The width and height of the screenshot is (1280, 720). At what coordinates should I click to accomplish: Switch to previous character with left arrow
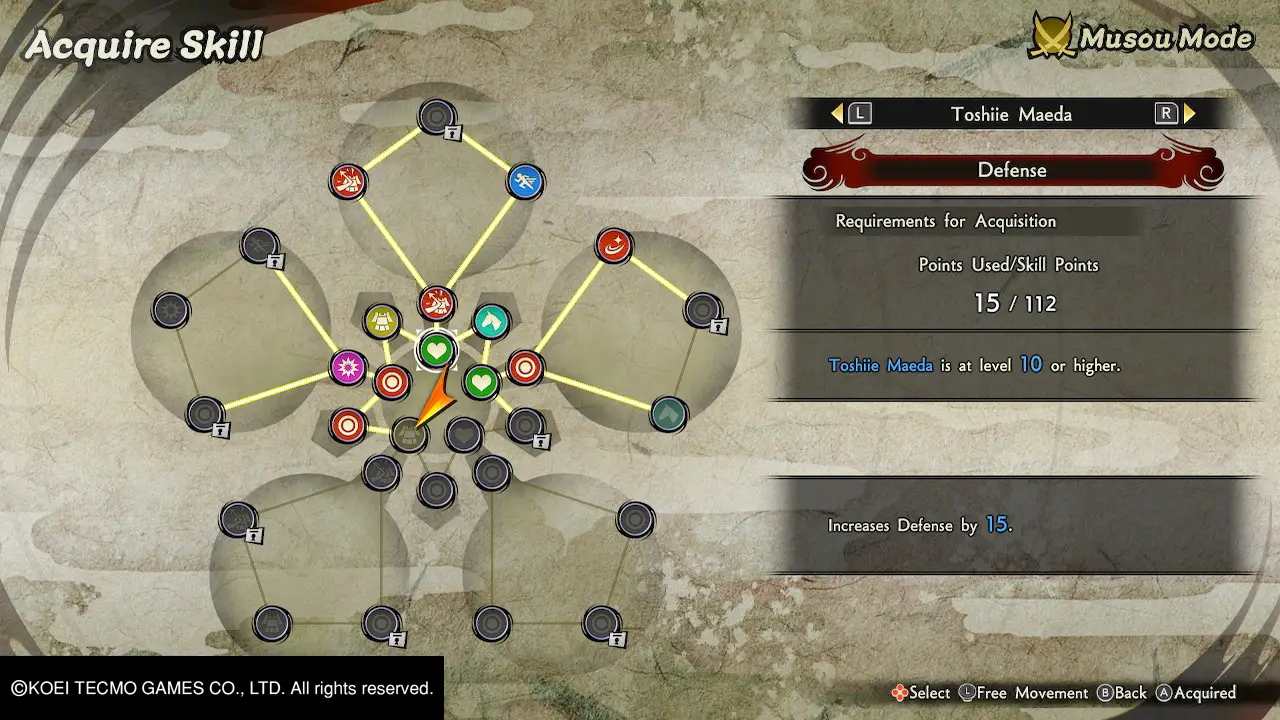pyautogui.click(x=838, y=114)
